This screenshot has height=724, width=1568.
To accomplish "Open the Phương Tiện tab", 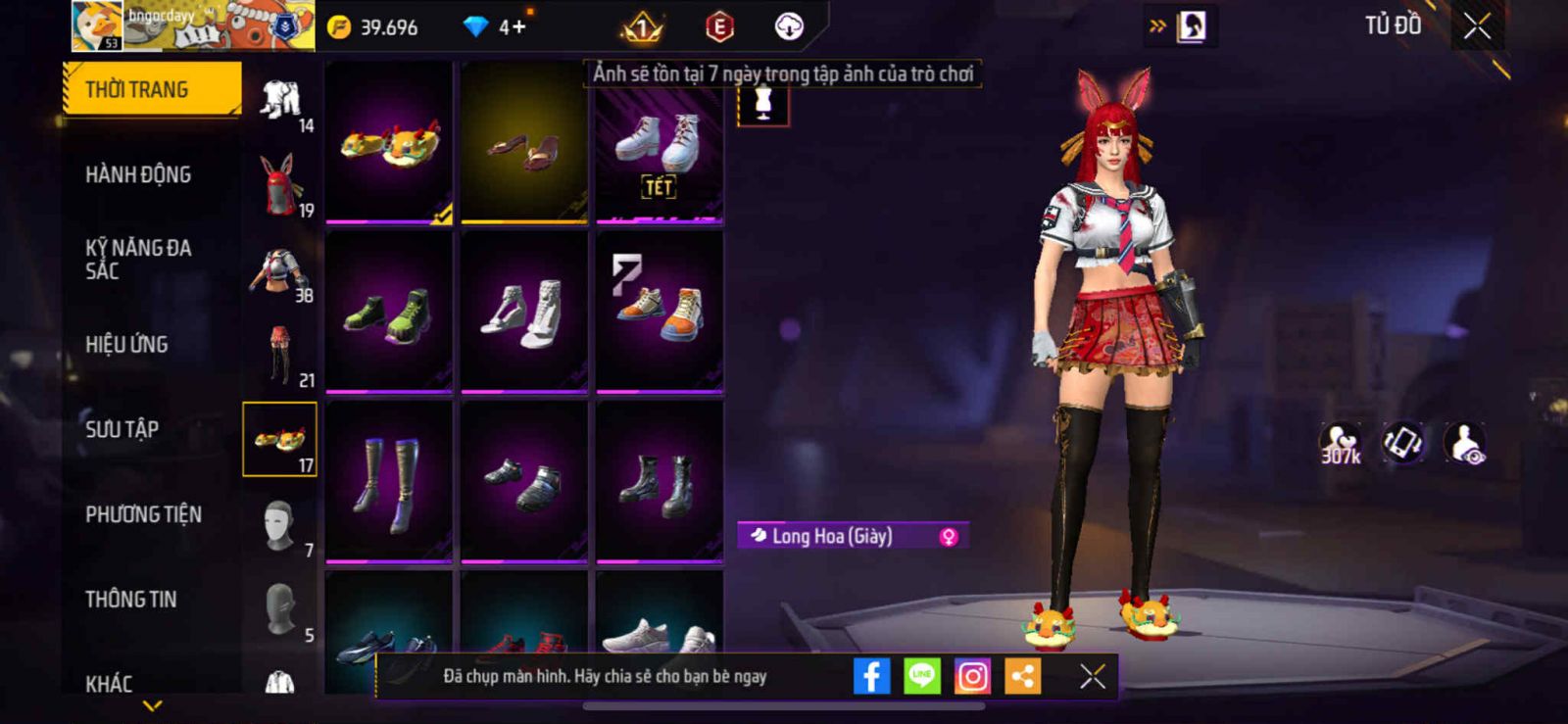I will pos(143,514).
